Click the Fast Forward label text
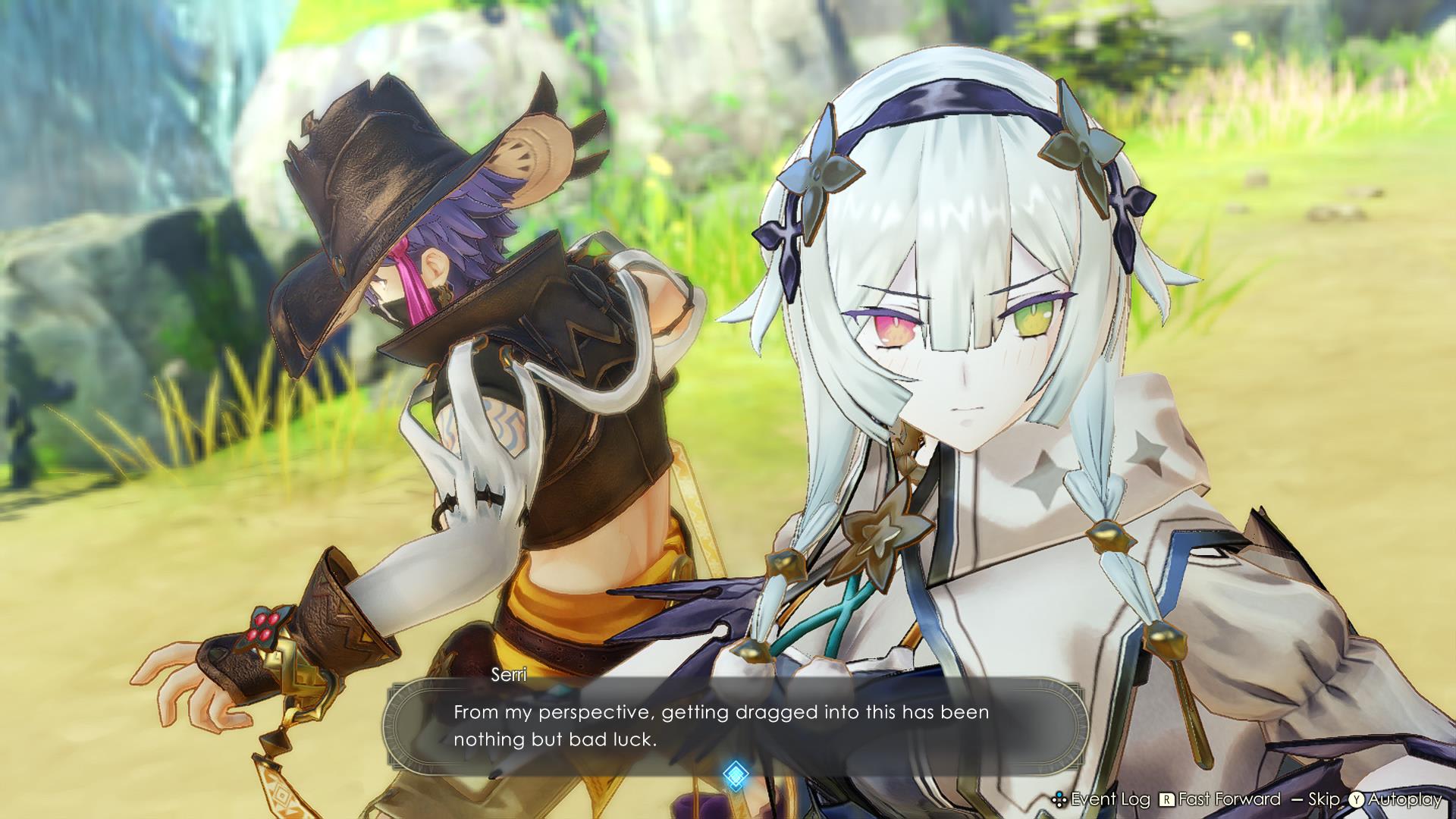This screenshot has width=1456, height=819. [1228, 799]
